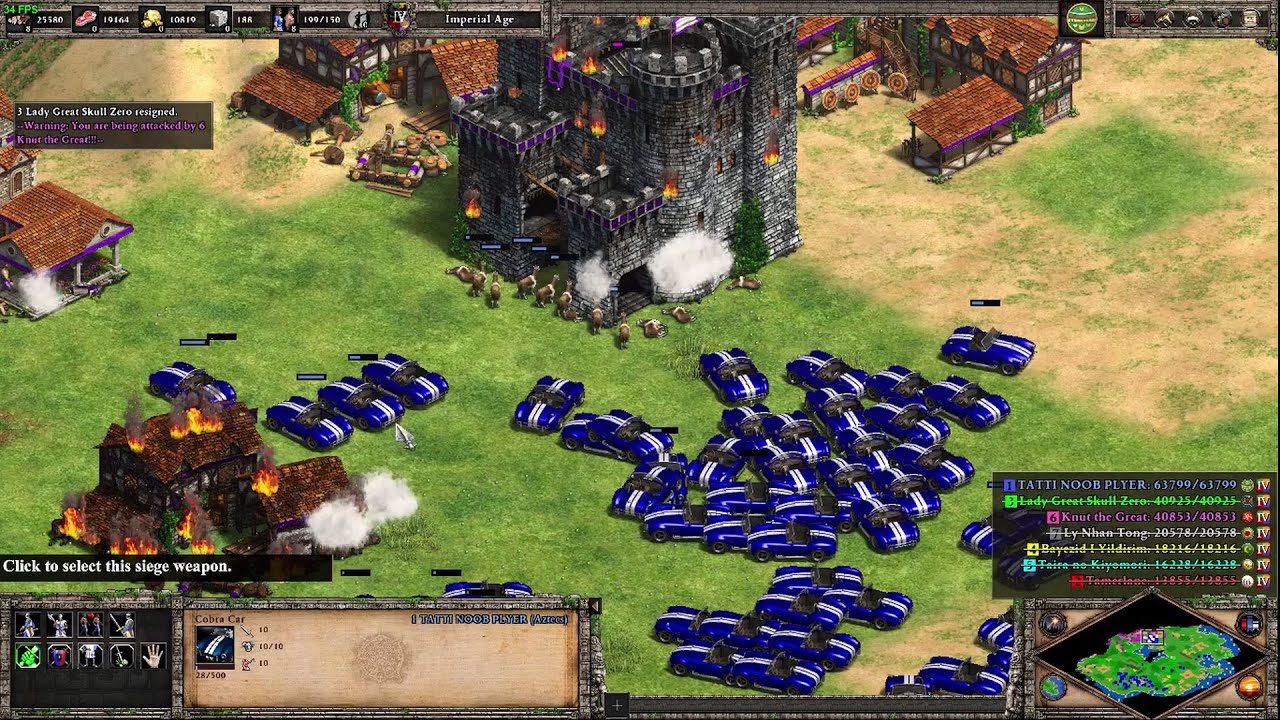
Task: Select the aggressive stance icon in the command panel
Action: pyautogui.click(x=27, y=654)
